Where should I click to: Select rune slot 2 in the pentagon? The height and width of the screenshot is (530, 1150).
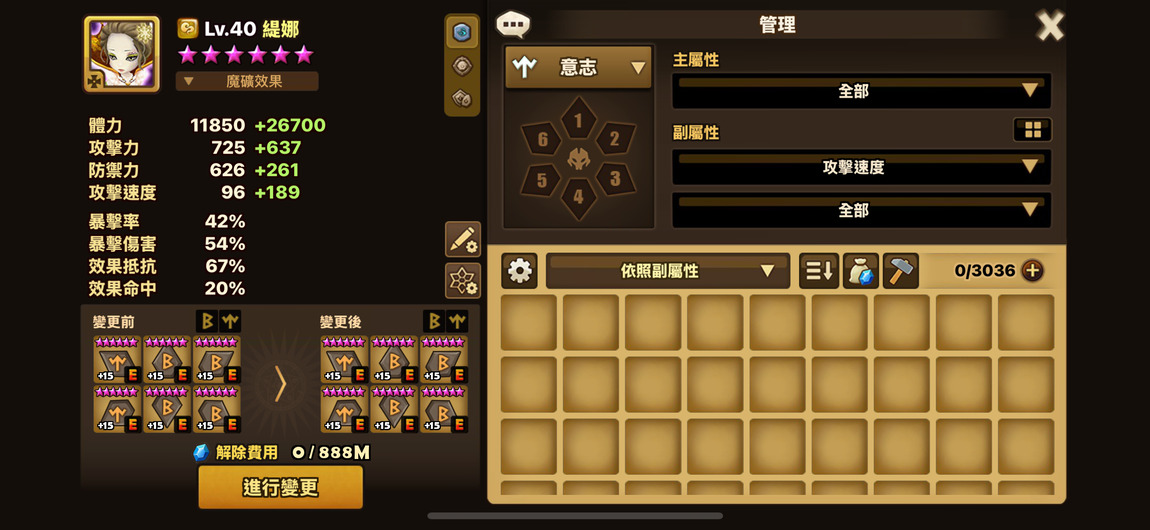click(x=614, y=139)
